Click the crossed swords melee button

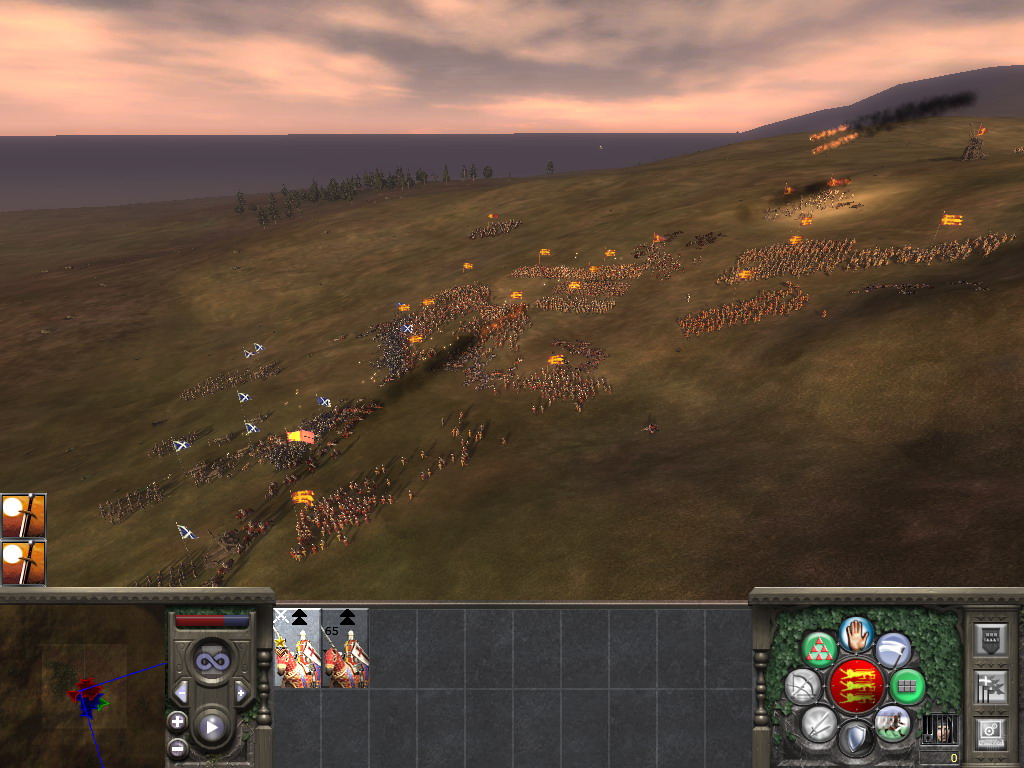point(819,722)
